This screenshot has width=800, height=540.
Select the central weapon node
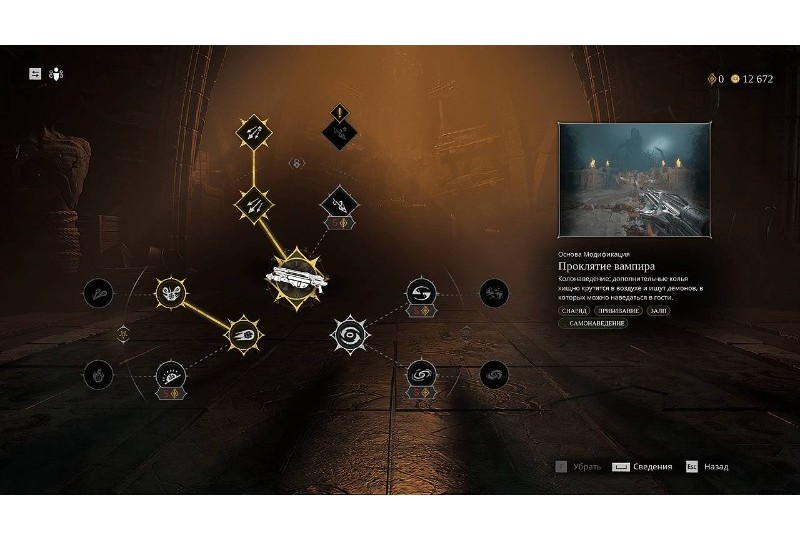click(x=294, y=277)
